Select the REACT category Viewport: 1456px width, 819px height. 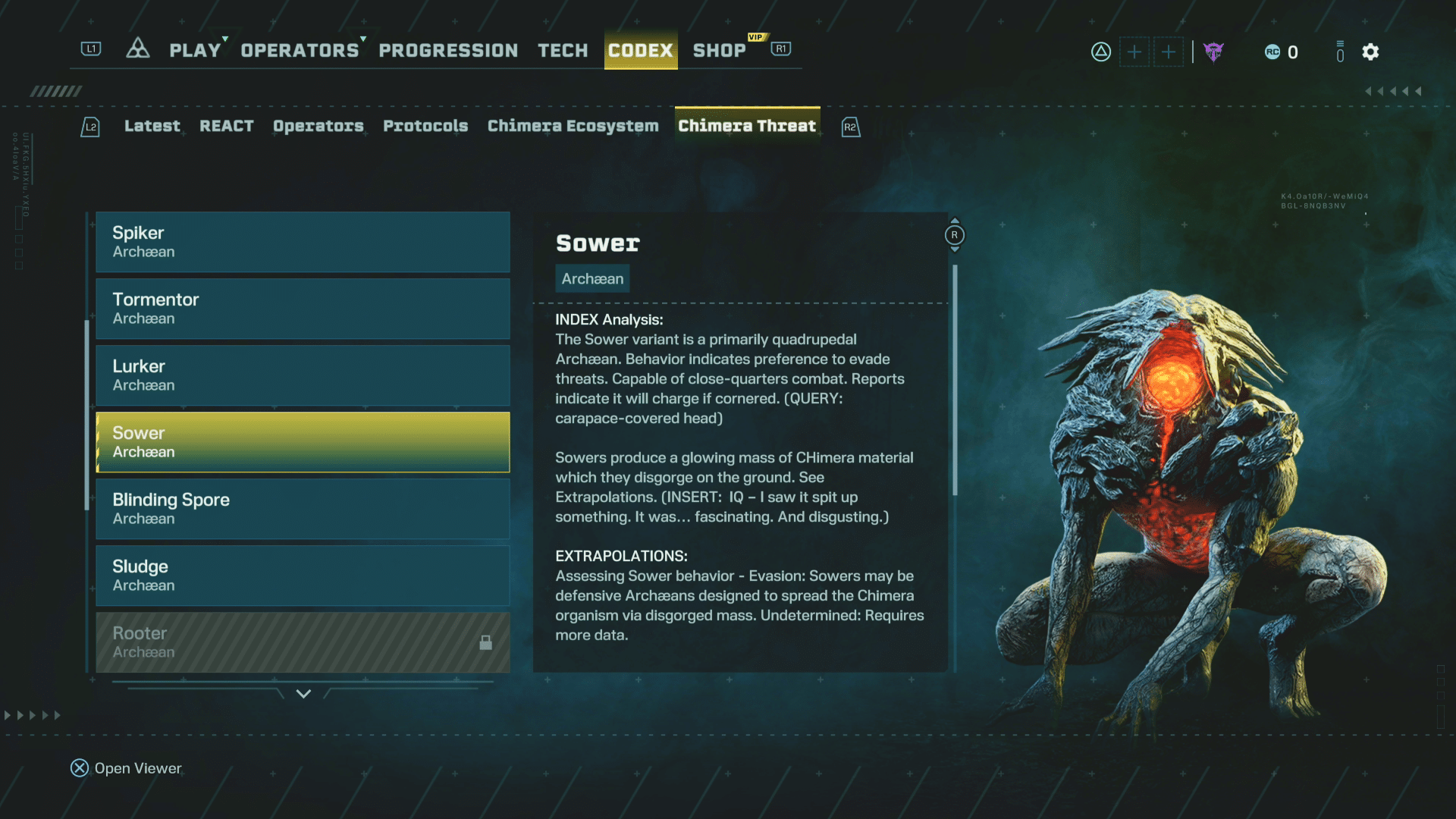point(227,126)
